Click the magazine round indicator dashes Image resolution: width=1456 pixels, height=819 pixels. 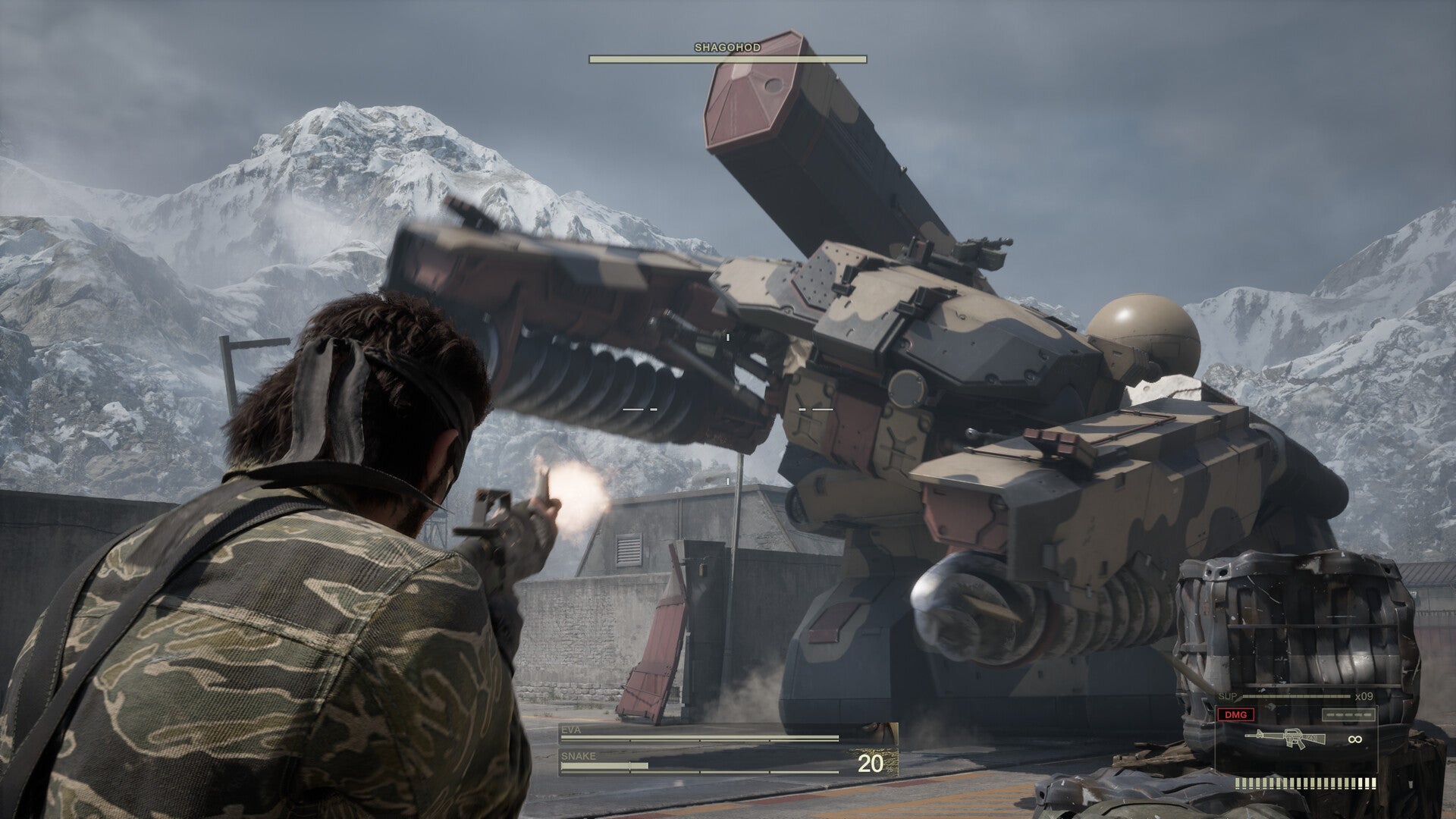[x=1348, y=714]
